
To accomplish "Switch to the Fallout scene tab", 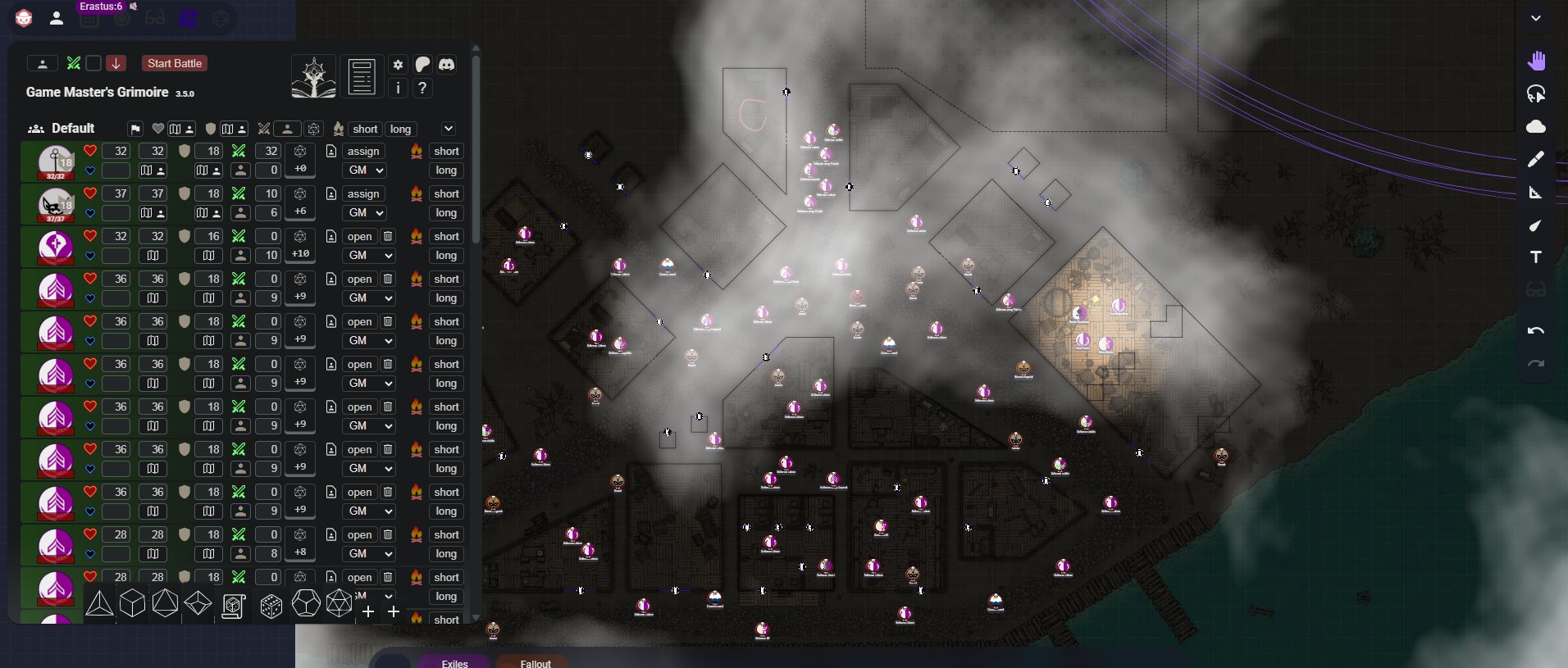I will tap(536, 662).
